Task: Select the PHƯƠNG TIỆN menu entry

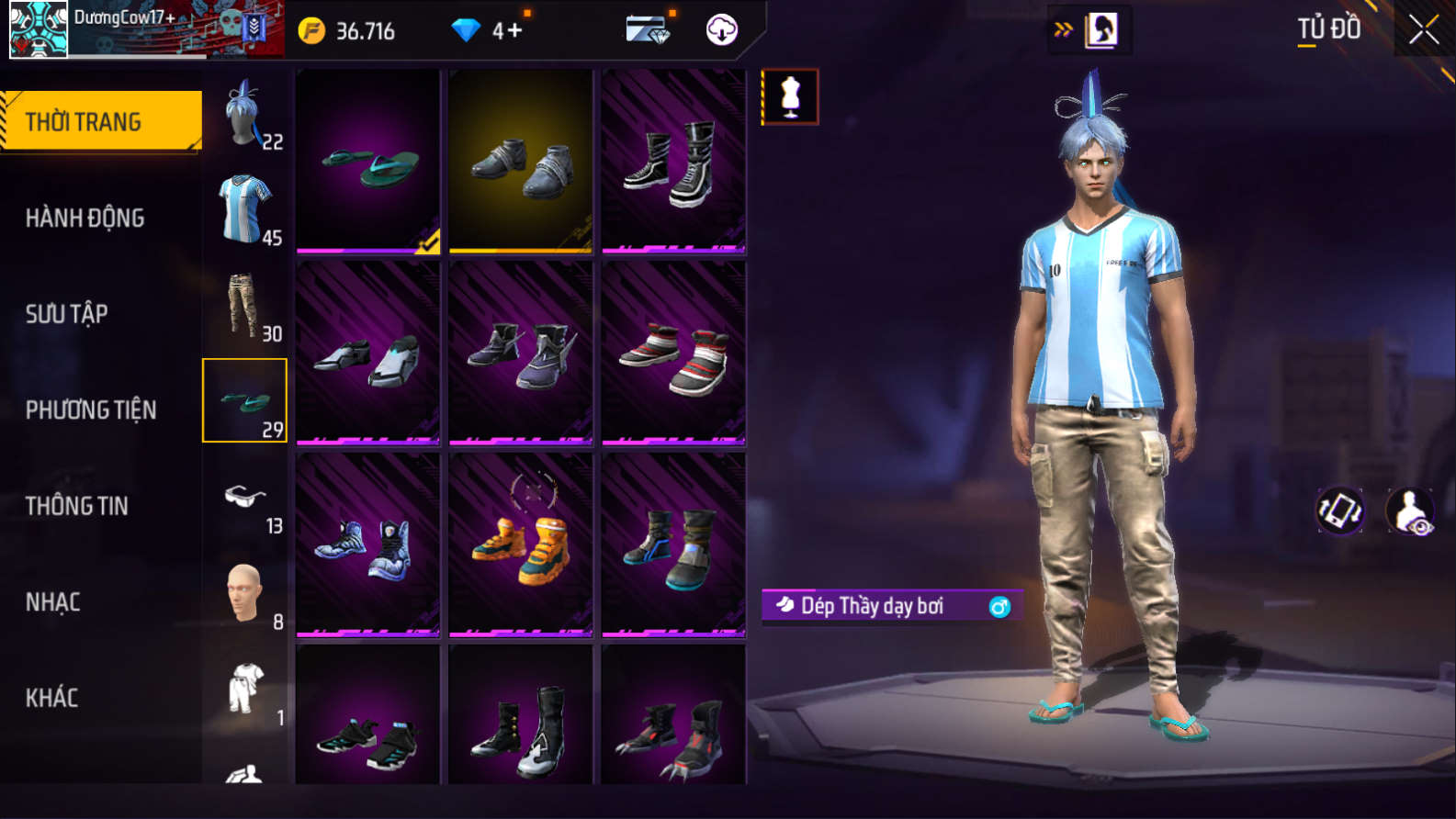Action: tap(91, 409)
